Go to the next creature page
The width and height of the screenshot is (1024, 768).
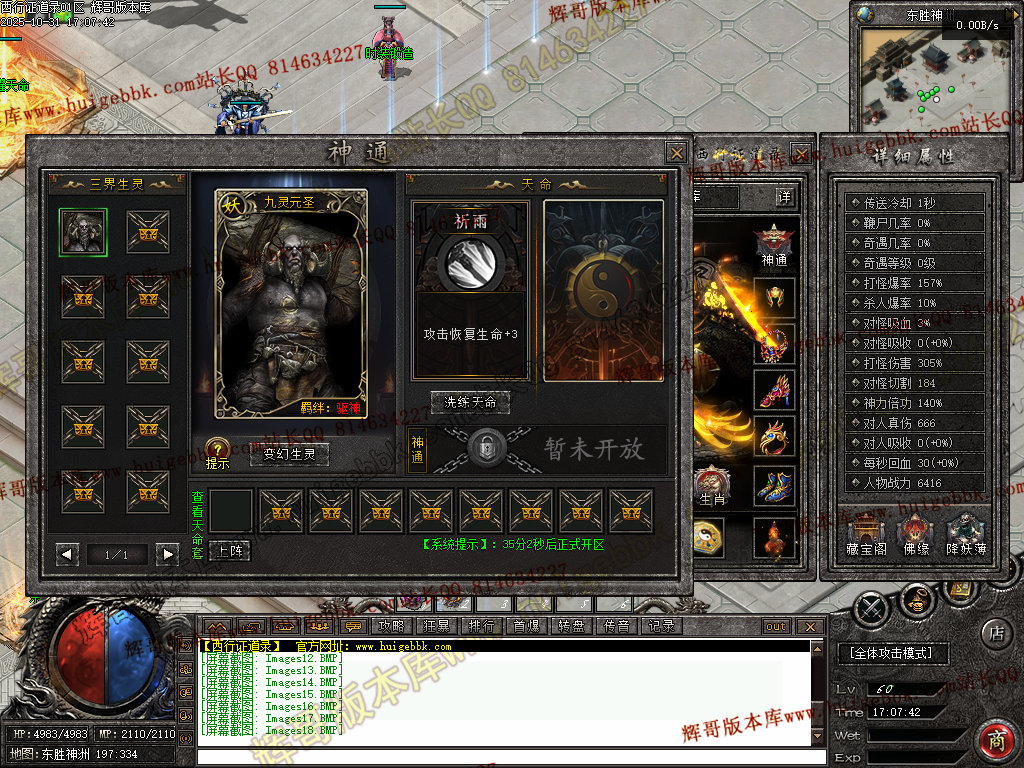click(x=167, y=554)
